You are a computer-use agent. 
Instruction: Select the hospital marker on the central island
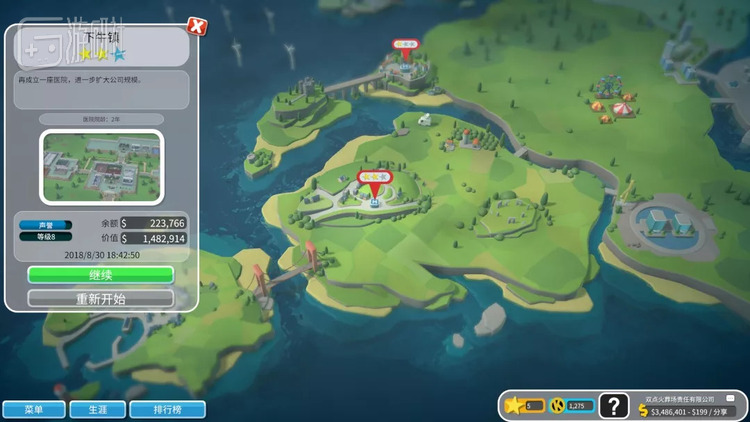(374, 178)
